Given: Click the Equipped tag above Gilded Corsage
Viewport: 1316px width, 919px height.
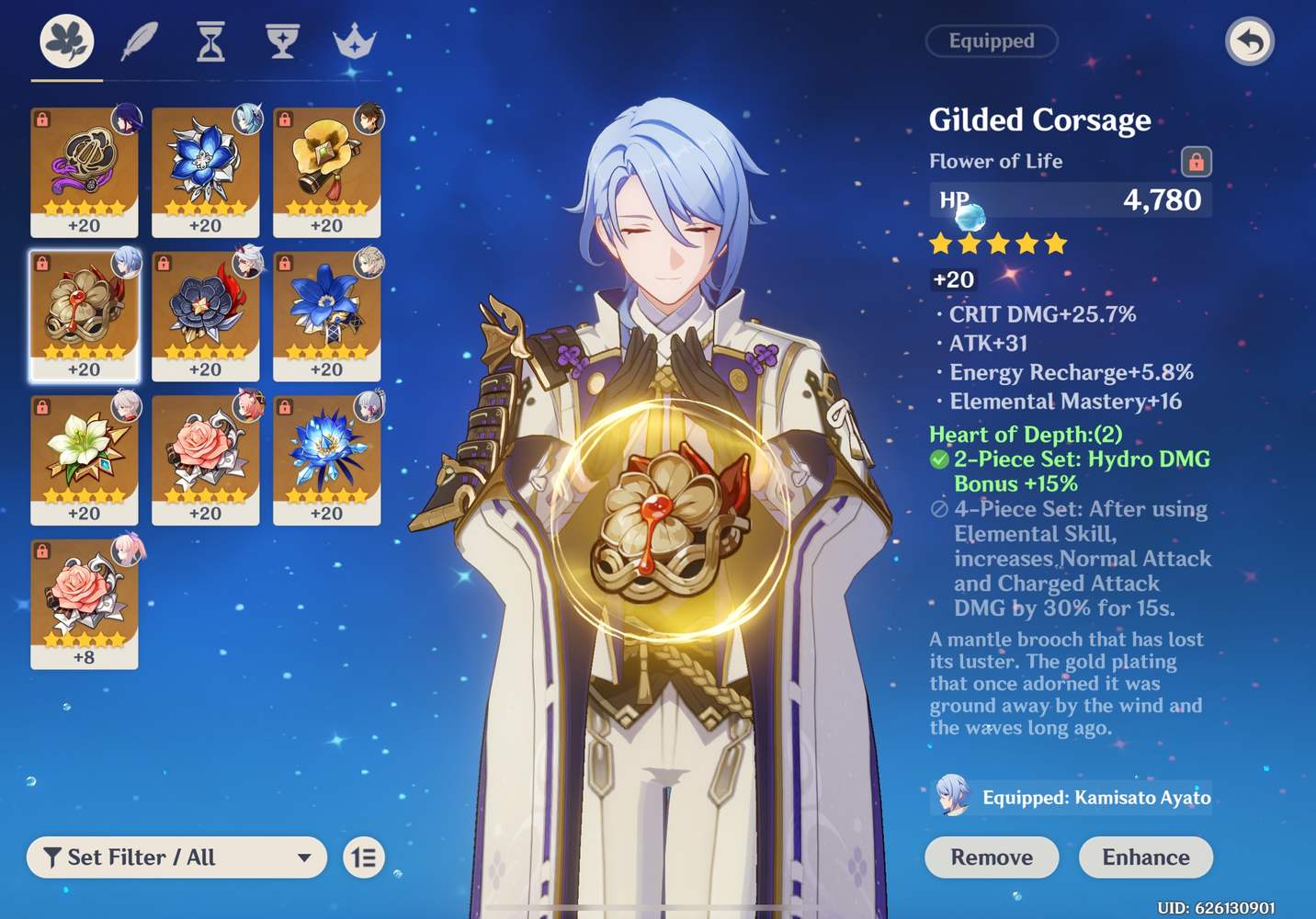Looking at the screenshot, I should pyautogui.click(x=992, y=41).
